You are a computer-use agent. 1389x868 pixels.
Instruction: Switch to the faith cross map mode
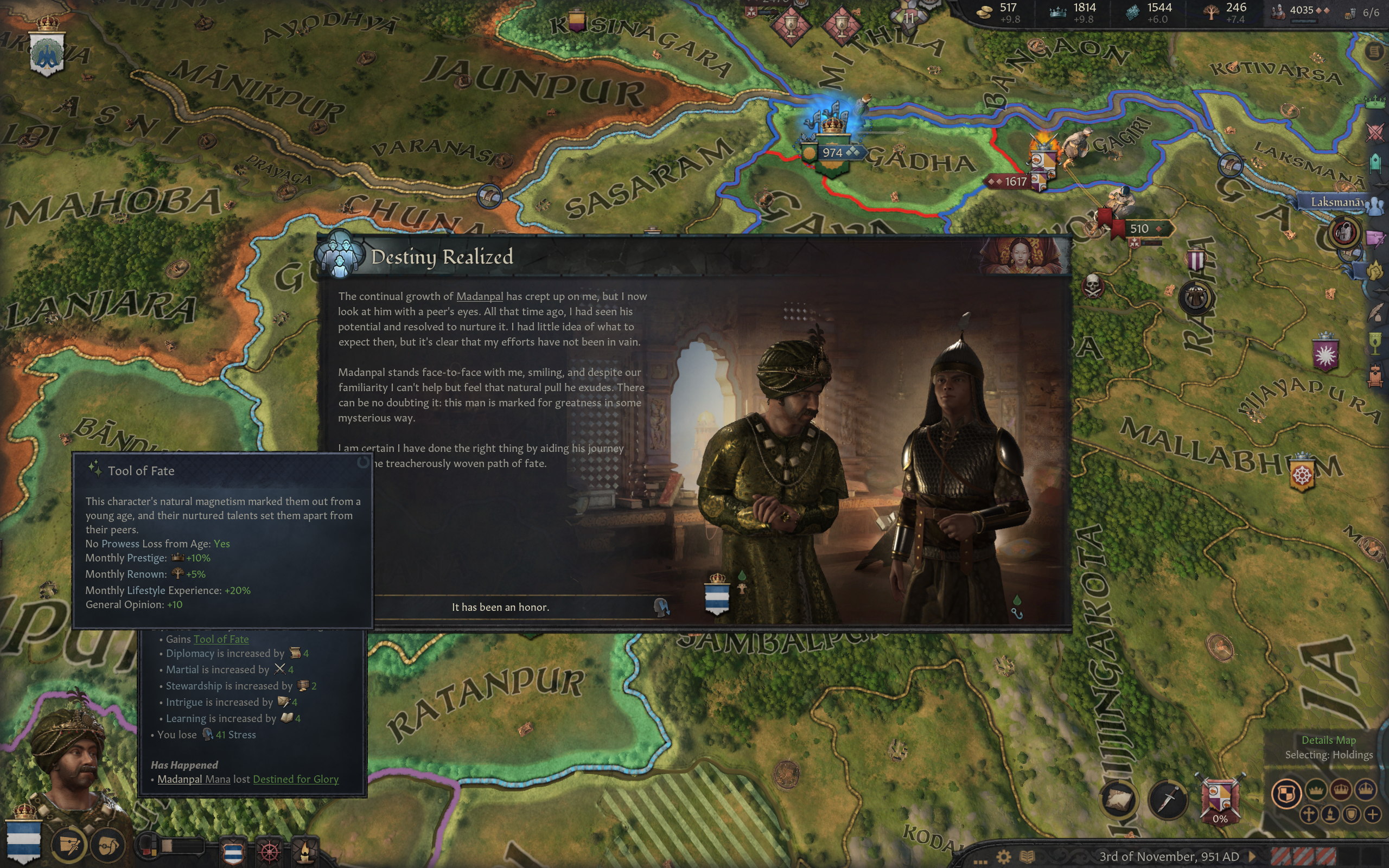pos(1309,814)
